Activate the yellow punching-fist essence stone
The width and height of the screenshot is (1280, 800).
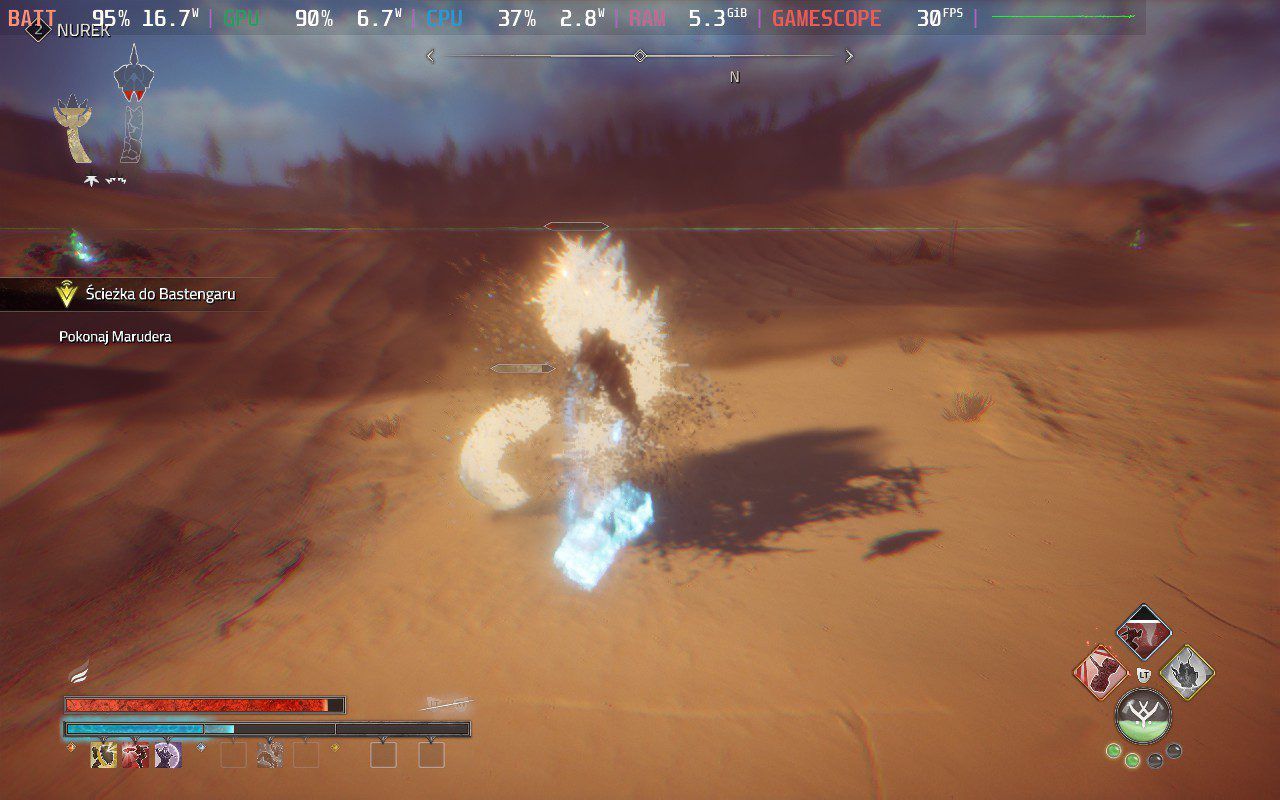coord(103,755)
